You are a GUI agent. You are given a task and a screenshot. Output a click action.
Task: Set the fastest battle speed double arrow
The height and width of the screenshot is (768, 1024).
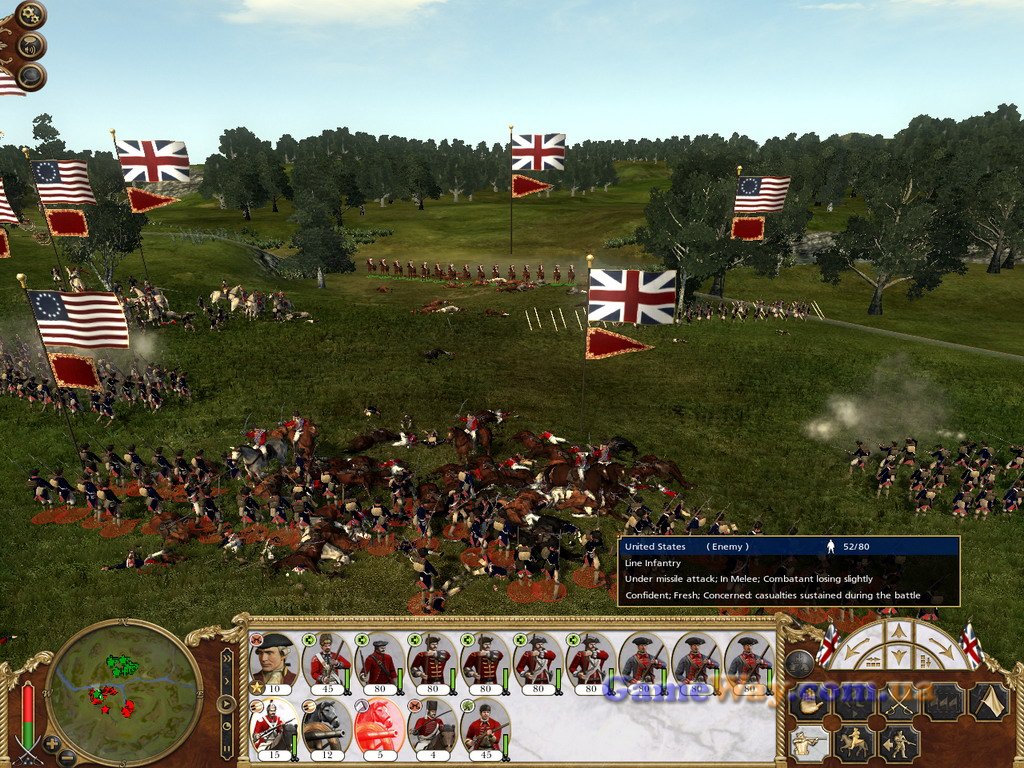227,659
